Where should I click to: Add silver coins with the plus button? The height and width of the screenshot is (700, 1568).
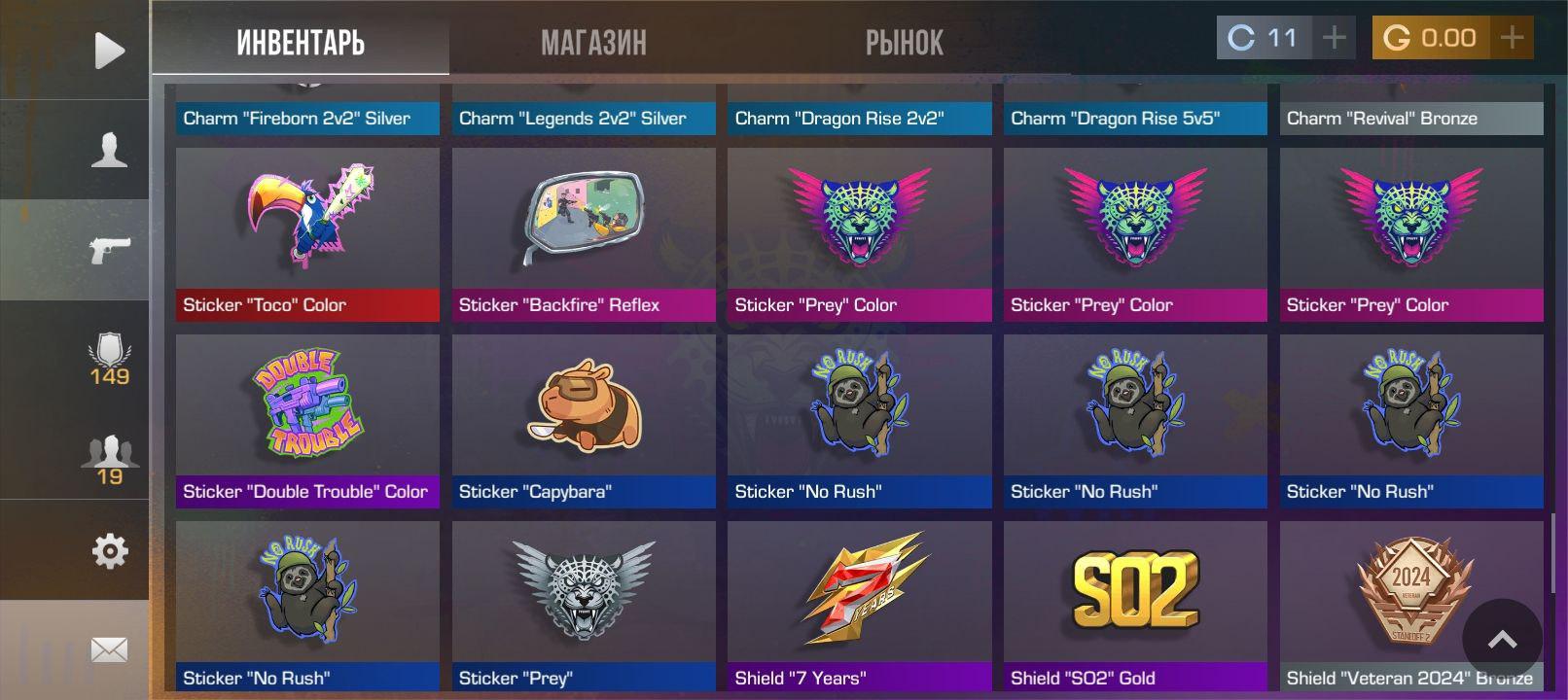[x=1334, y=38]
